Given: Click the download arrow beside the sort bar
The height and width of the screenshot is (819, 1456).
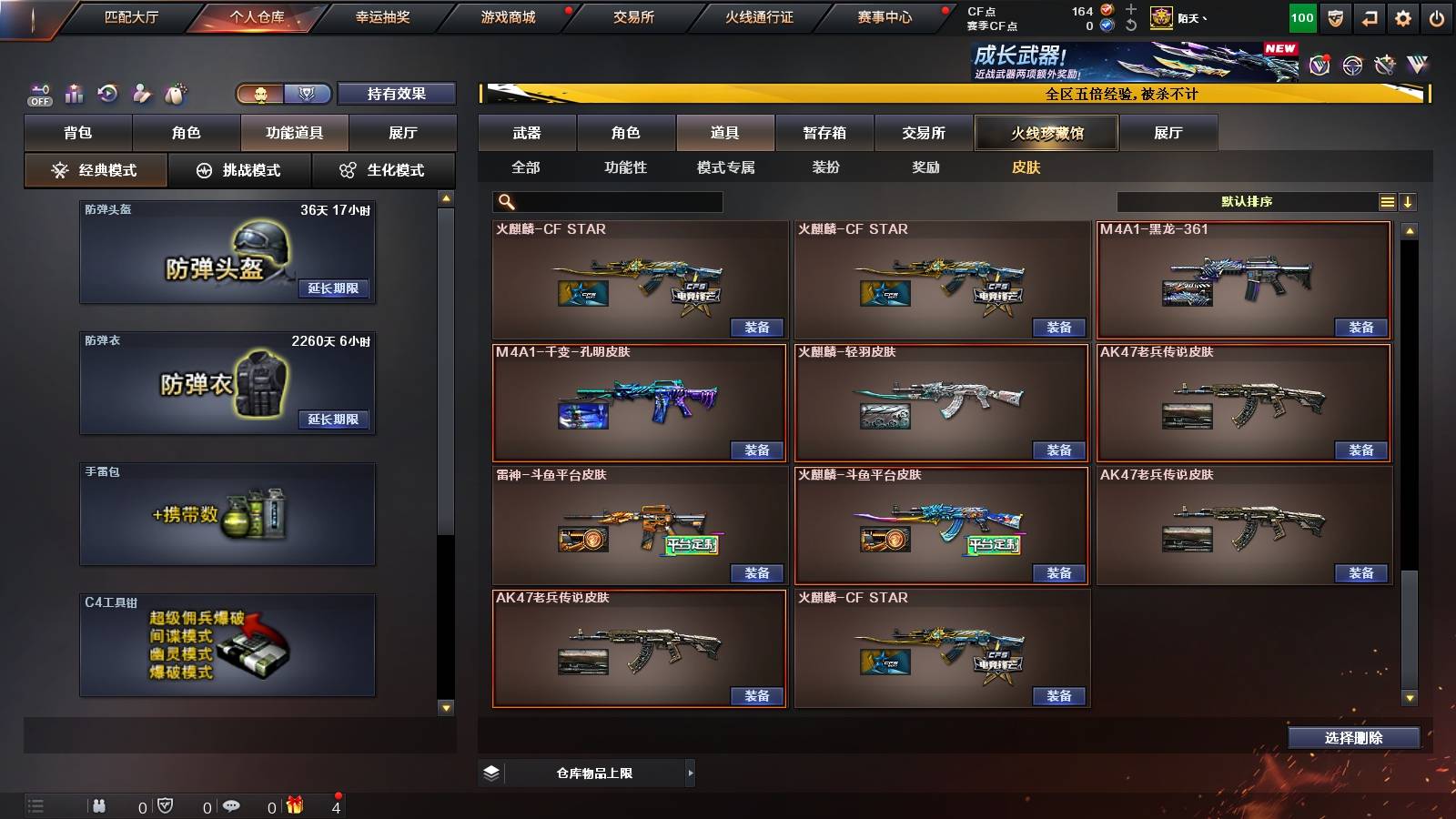Looking at the screenshot, I should tap(1410, 201).
